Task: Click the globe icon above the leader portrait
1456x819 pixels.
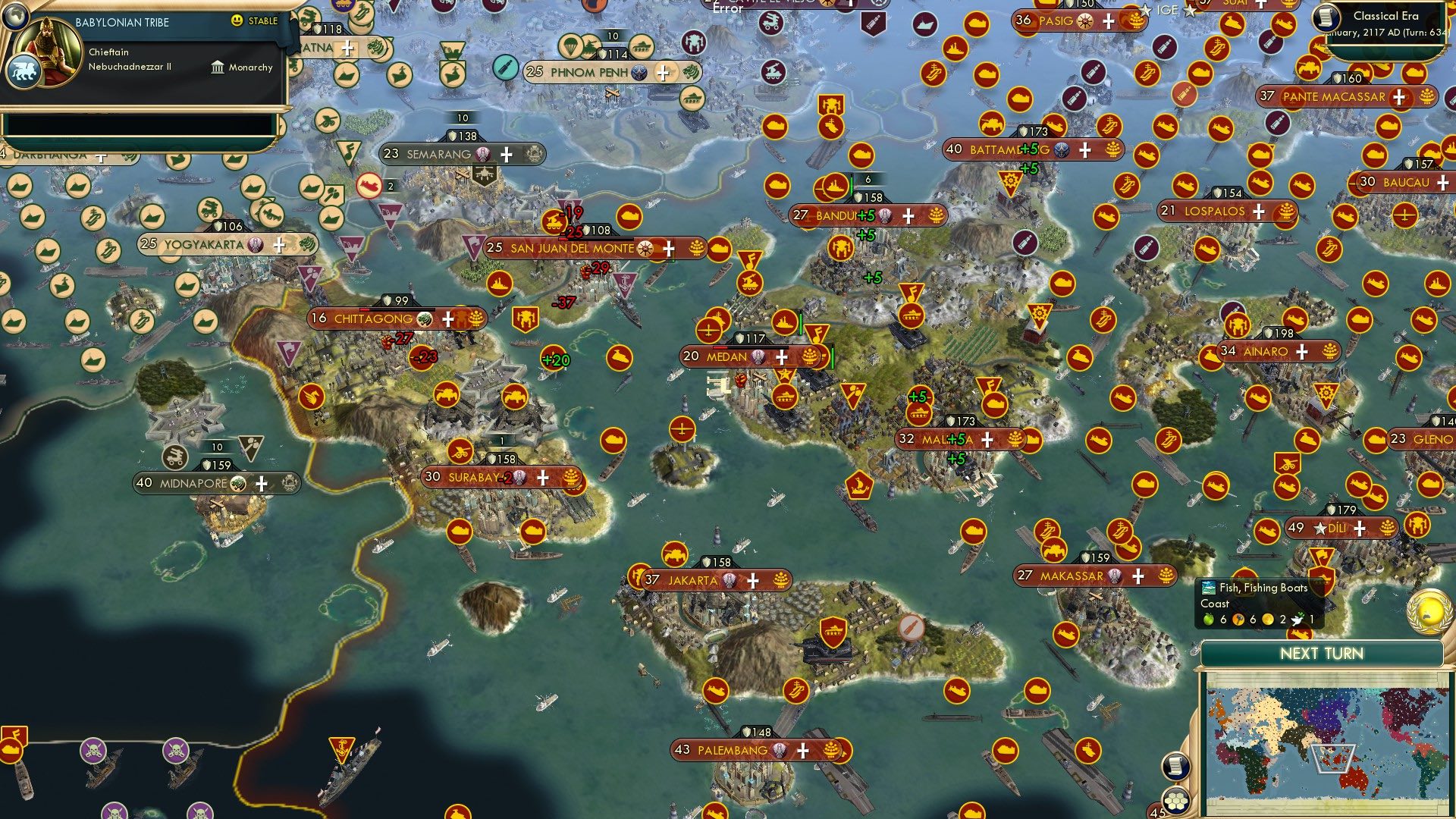Action: click(16, 17)
